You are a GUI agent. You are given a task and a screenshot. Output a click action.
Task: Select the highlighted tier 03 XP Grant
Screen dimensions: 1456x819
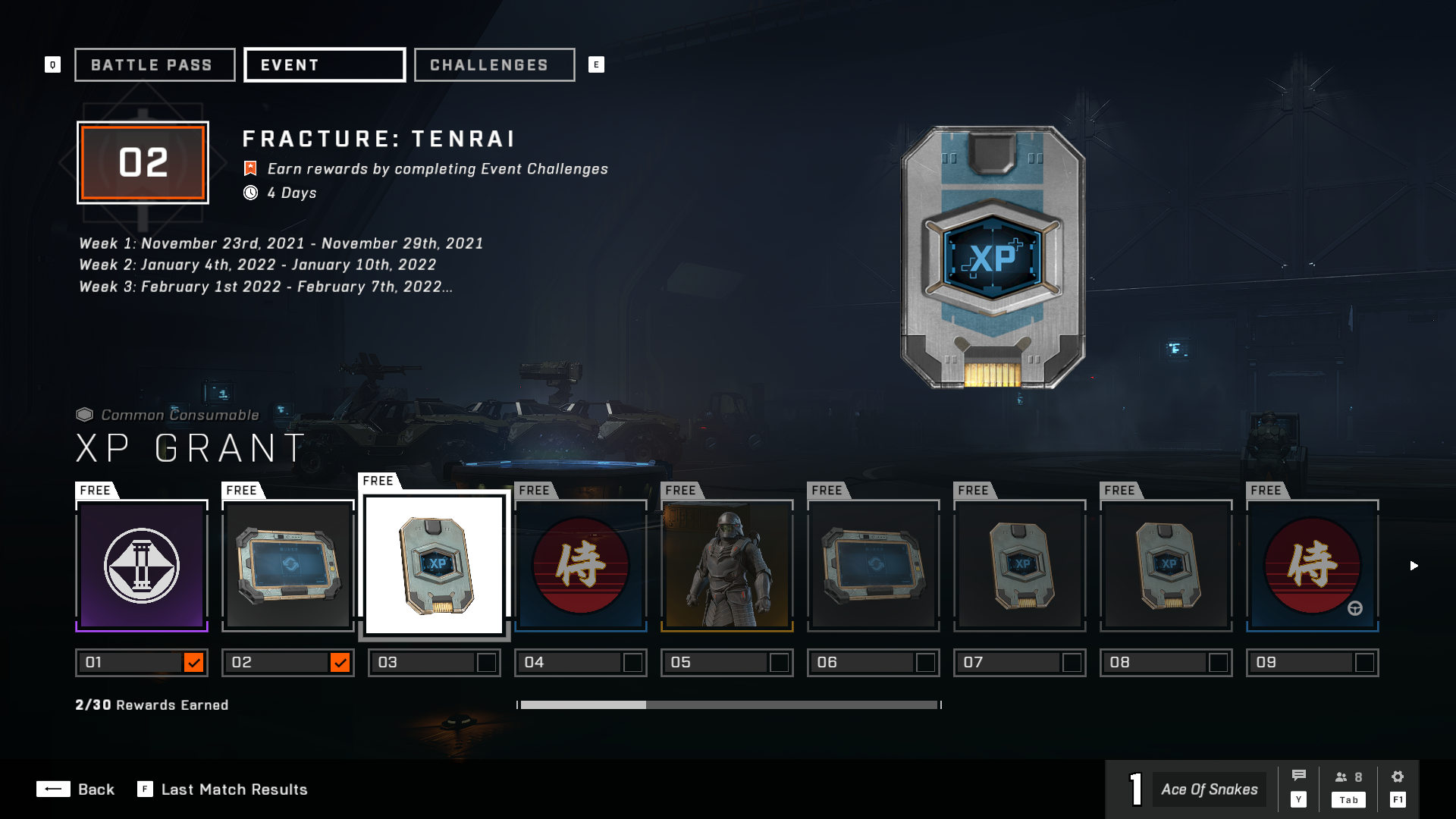click(435, 565)
